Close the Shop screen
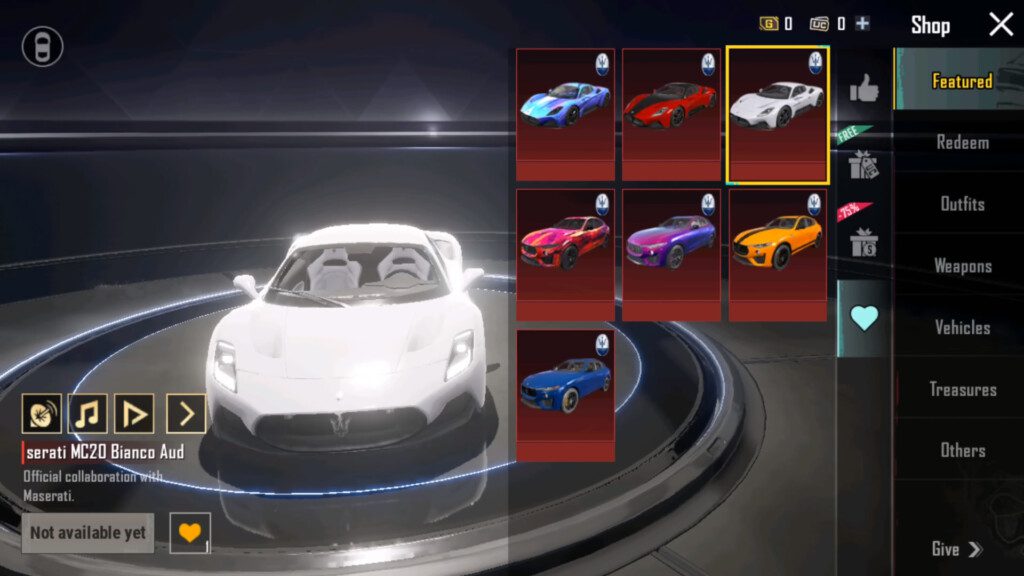The image size is (1024, 576). tap(1001, 25)
